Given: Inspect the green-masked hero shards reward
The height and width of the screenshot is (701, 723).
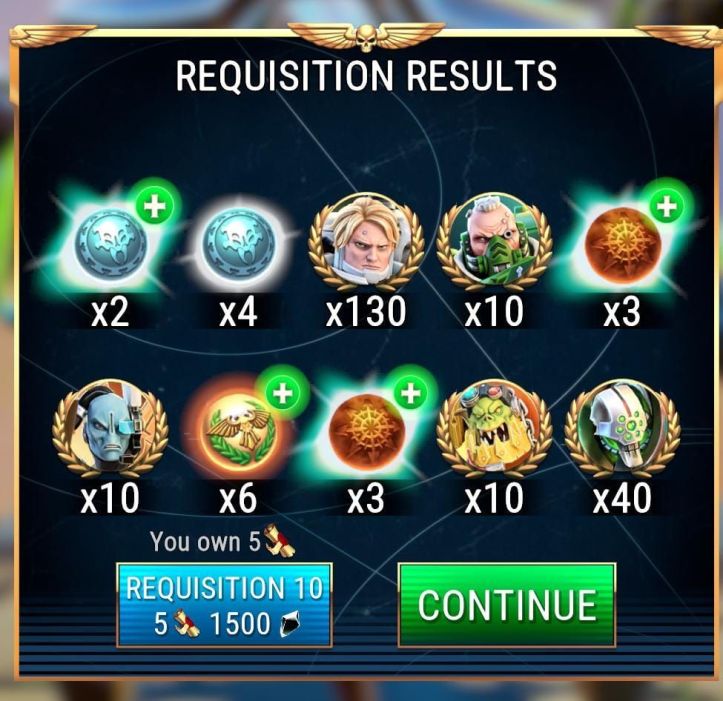Looking at the screenshot, I should (493, 244).
